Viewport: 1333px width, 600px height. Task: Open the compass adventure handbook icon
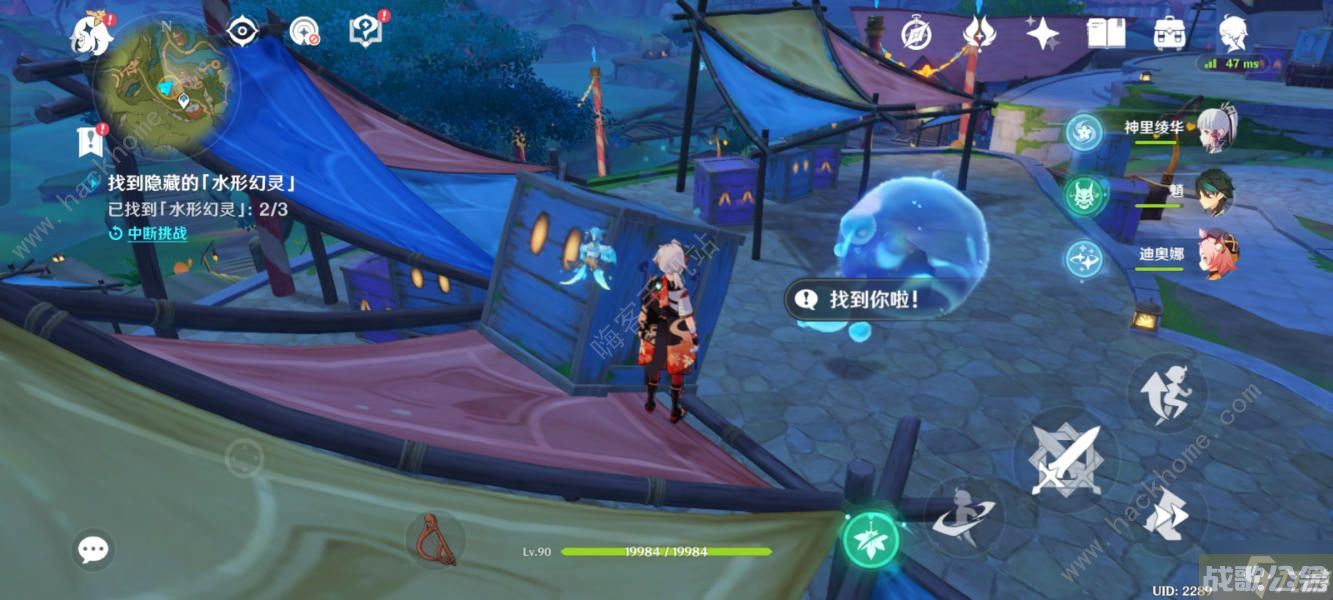coord(916,34)
